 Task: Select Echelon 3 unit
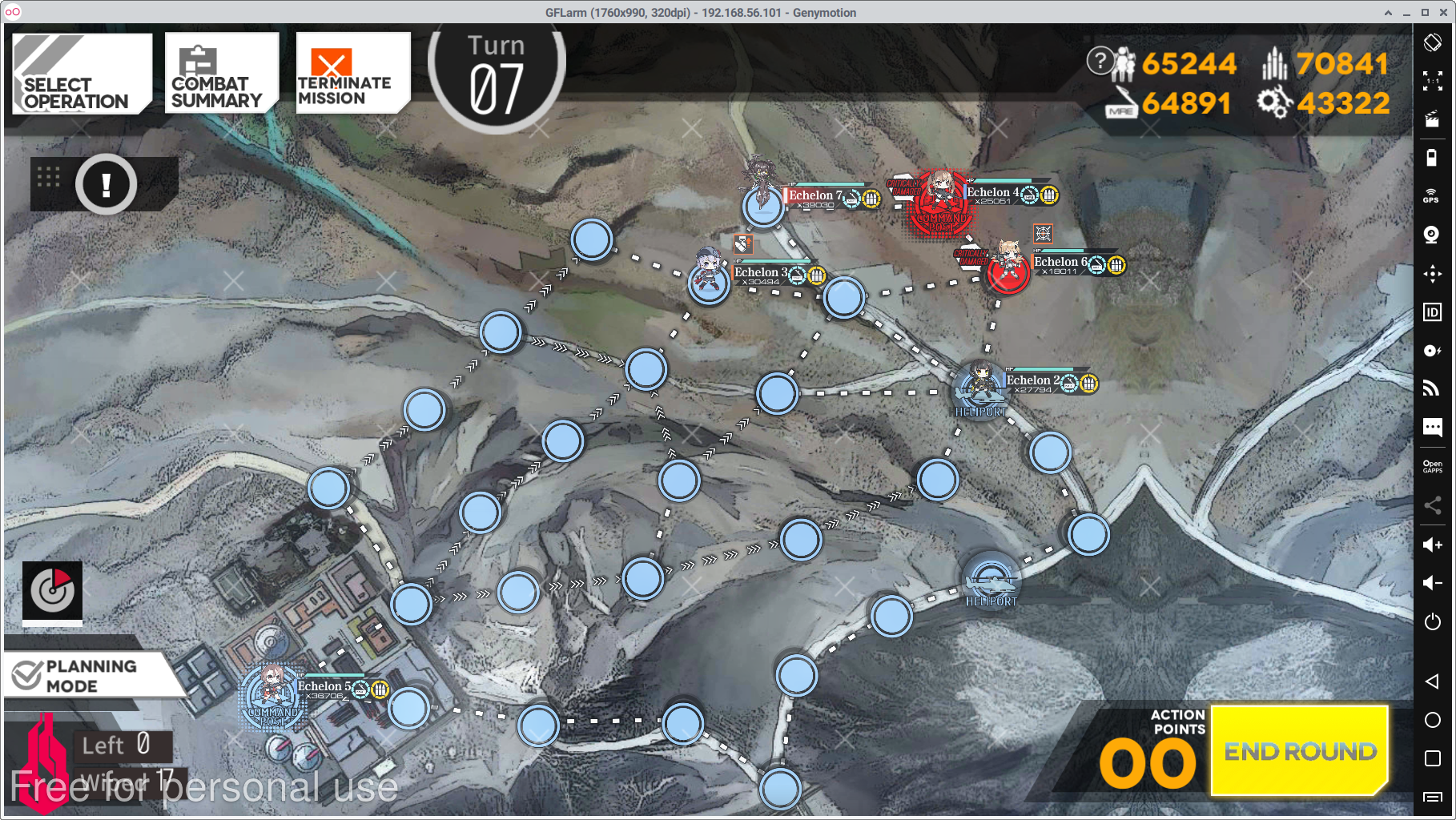tap(708, 276)
